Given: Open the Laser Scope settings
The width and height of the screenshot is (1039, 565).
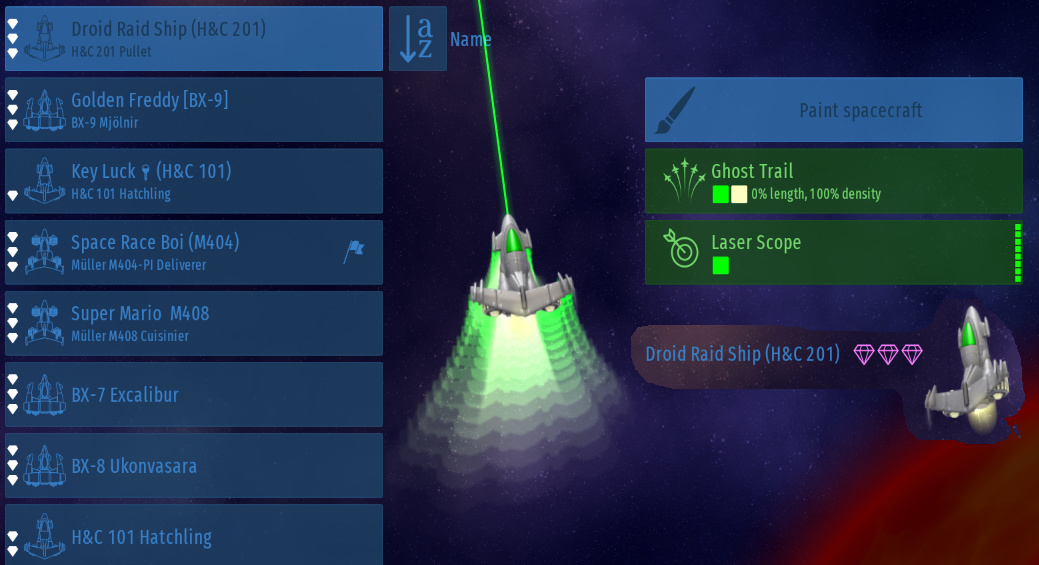Looking at the screenshot, I should coord(833,252).
